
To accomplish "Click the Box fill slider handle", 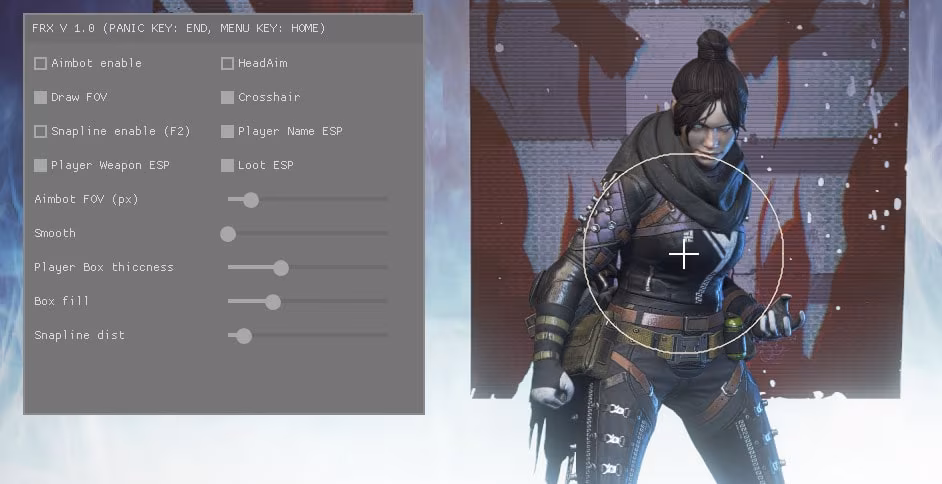I will [273, 302].
